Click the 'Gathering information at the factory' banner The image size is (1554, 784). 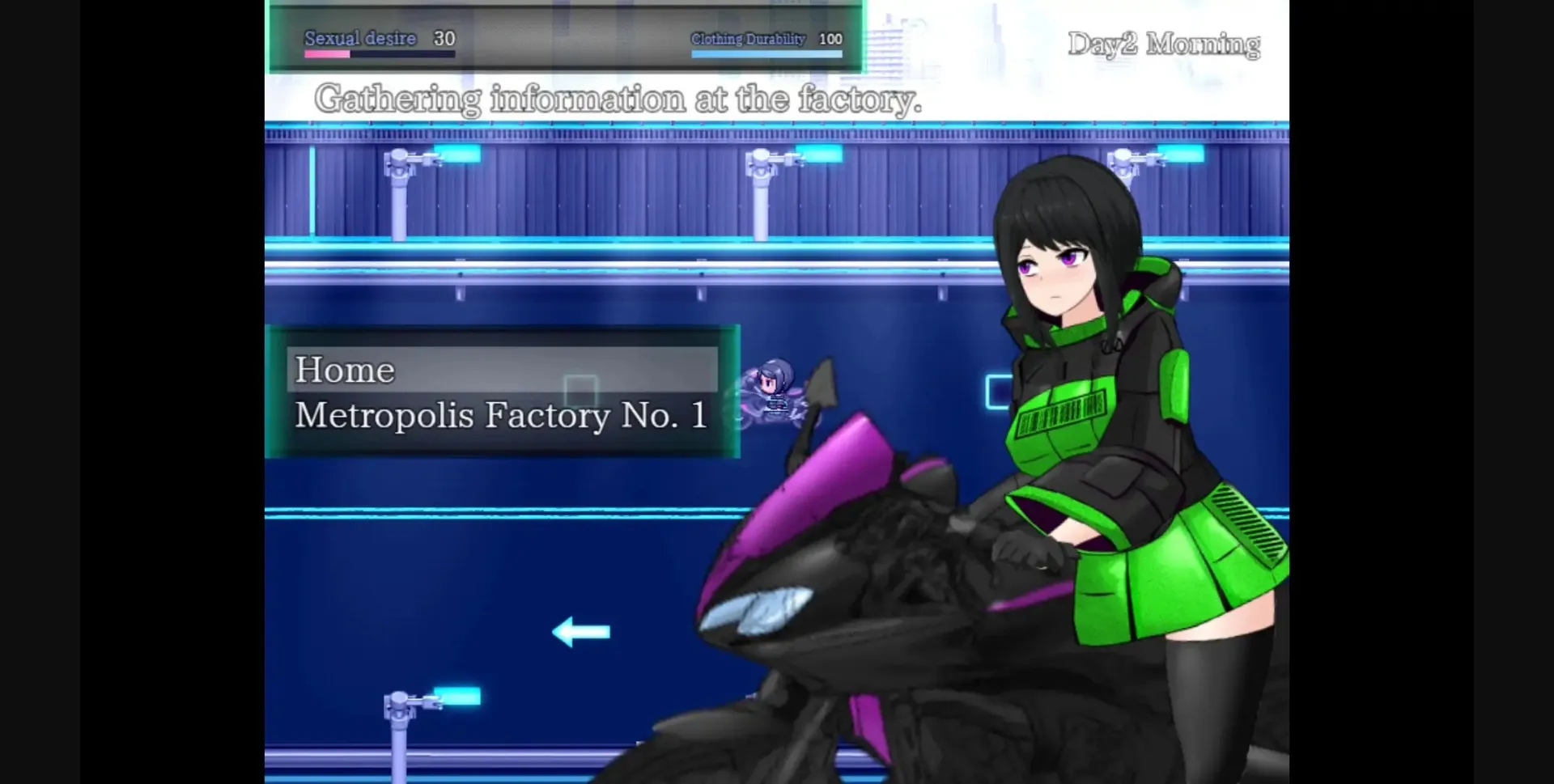tap(621, 99)
